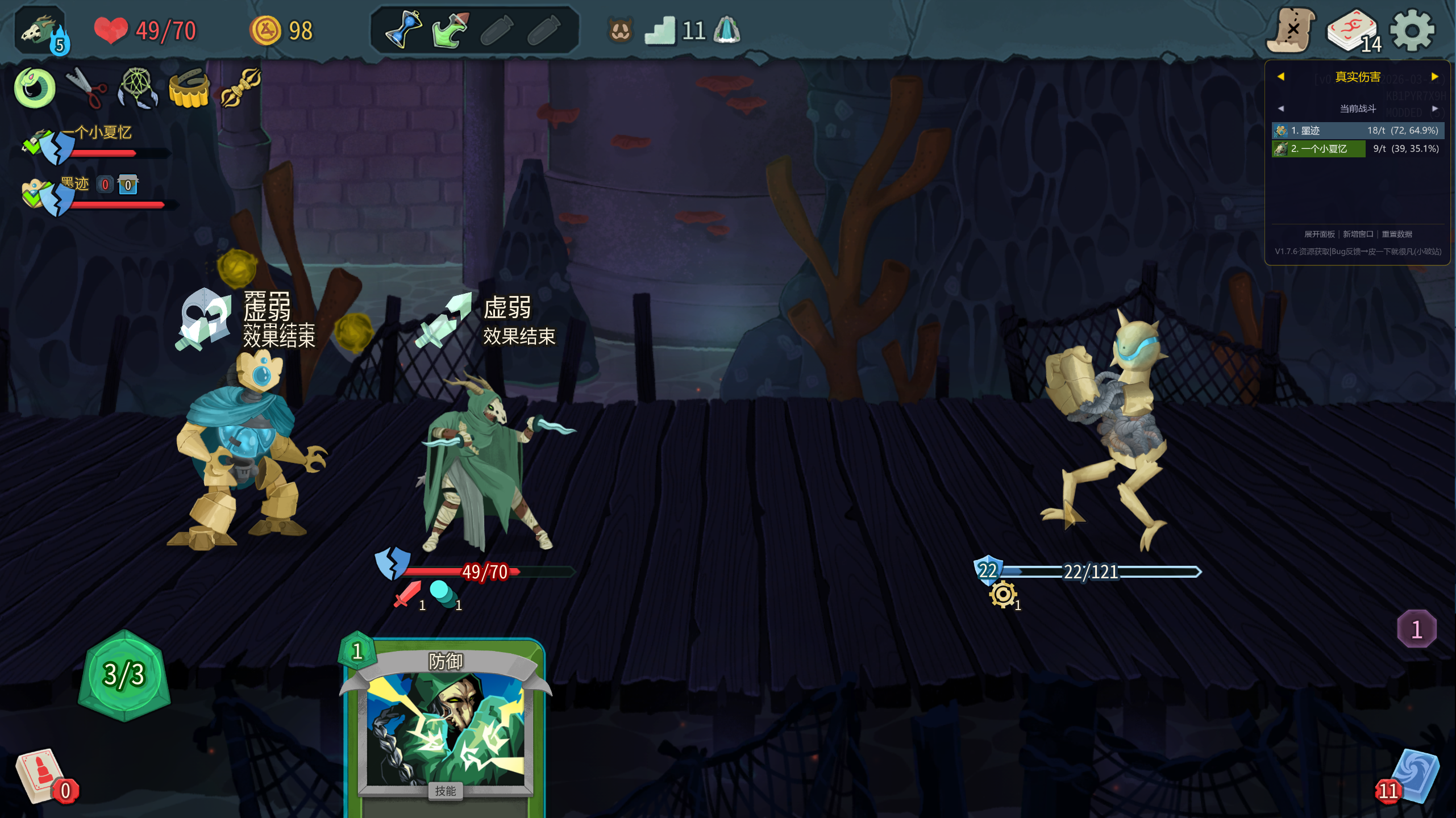Open the map scroll
Image resolution: width=1456 pixels, height=818 pixels.
1291,31
